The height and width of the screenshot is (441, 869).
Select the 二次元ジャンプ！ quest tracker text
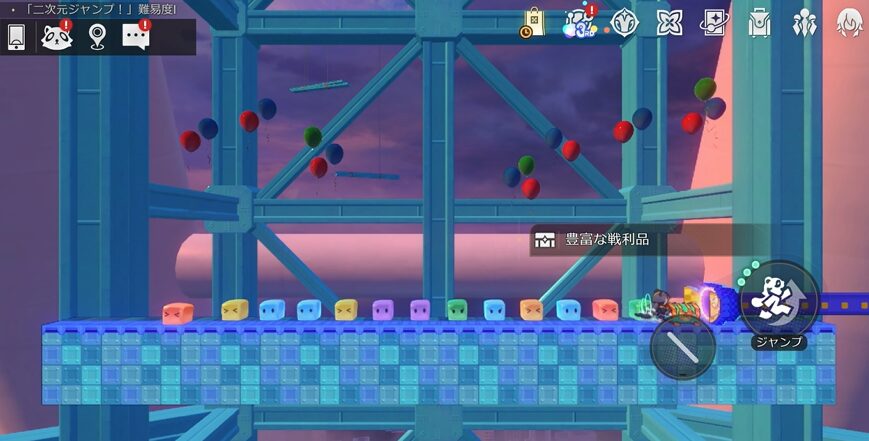pyautogui.click(x=95, y=9)
